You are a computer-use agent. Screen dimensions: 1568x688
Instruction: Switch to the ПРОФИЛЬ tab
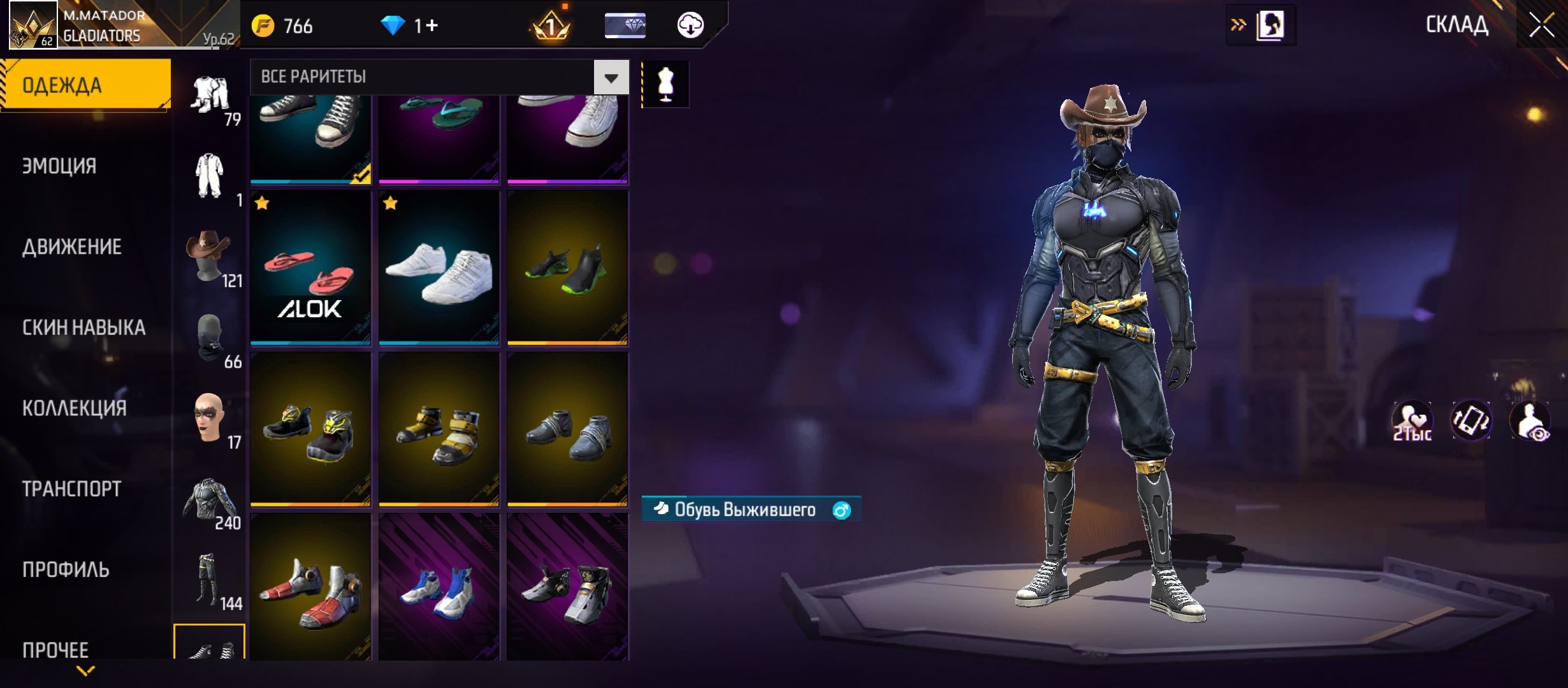pos(66,570)
